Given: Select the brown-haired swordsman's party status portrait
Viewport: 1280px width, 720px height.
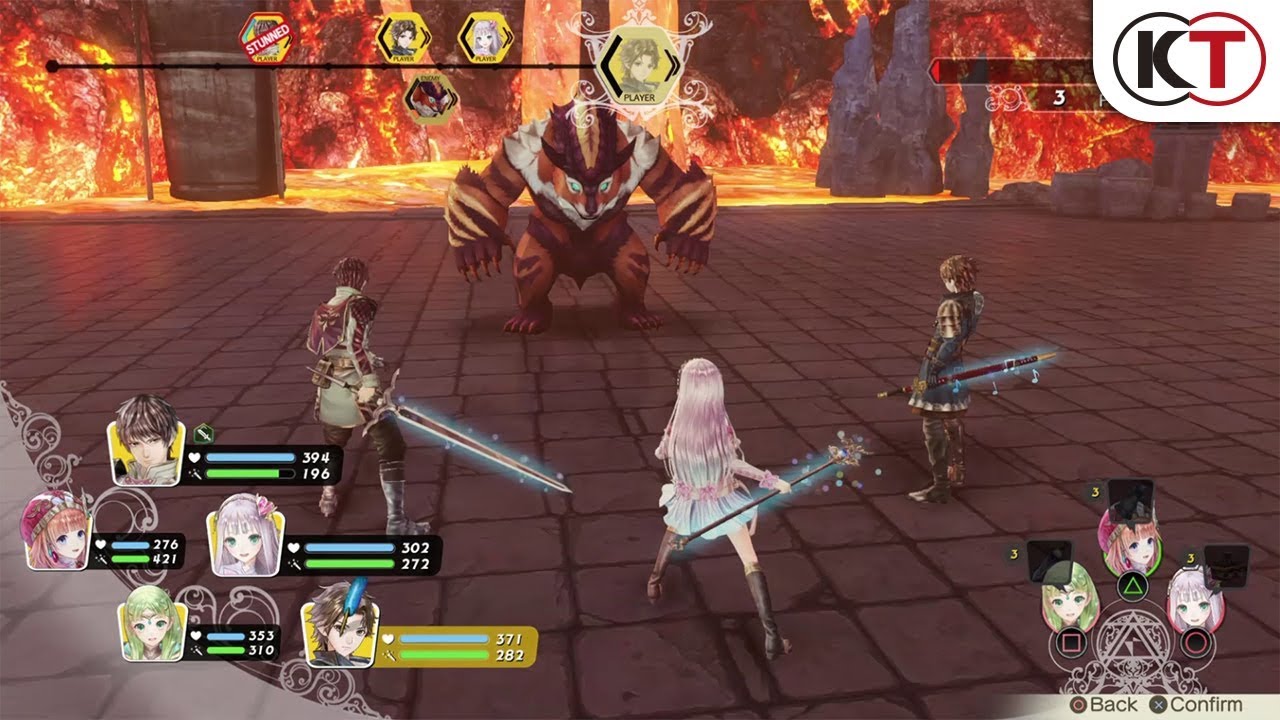Looking at the screenshot, I should click(147, 440).
